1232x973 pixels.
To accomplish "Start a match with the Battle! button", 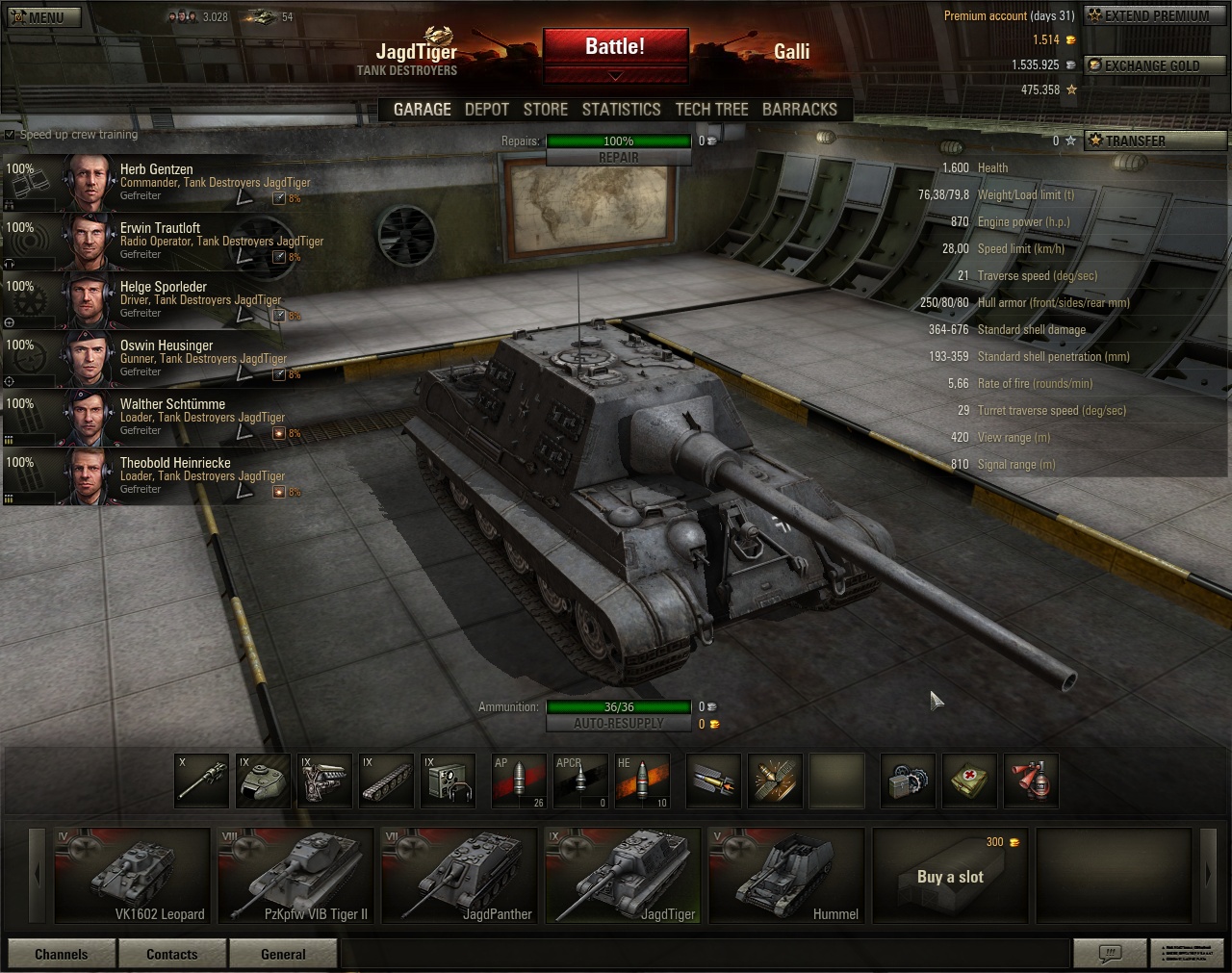I will pyautogui.click(x=615, y=47).
